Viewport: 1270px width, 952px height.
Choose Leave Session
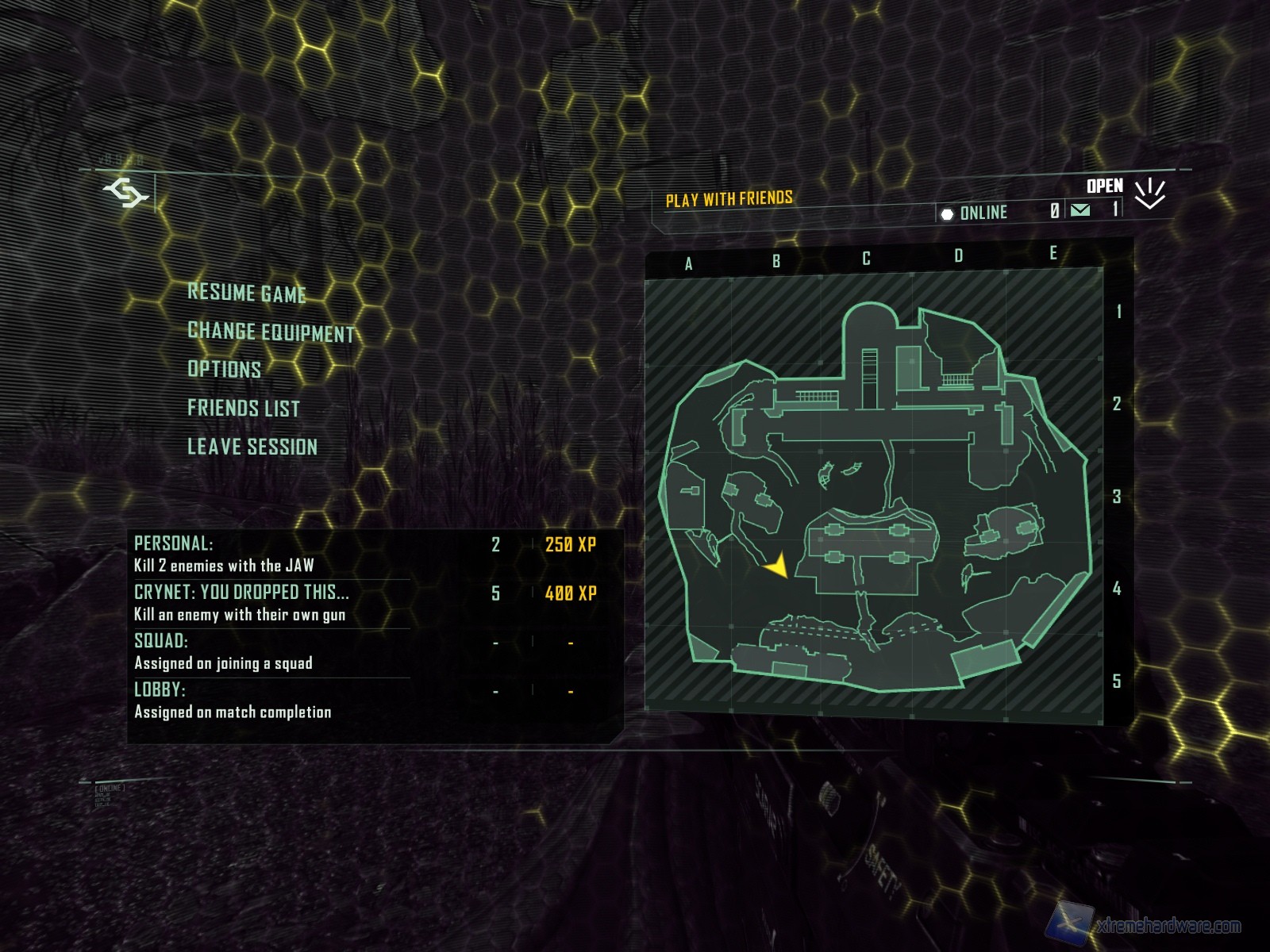point(252,447)
